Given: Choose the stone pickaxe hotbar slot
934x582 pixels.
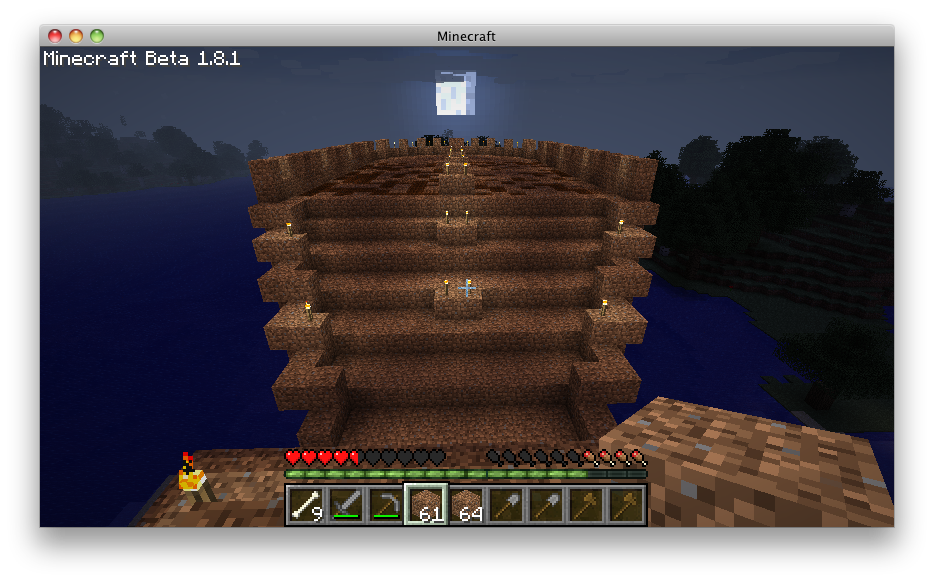Looking at the screenshot, I should click(x=386, y=505).
